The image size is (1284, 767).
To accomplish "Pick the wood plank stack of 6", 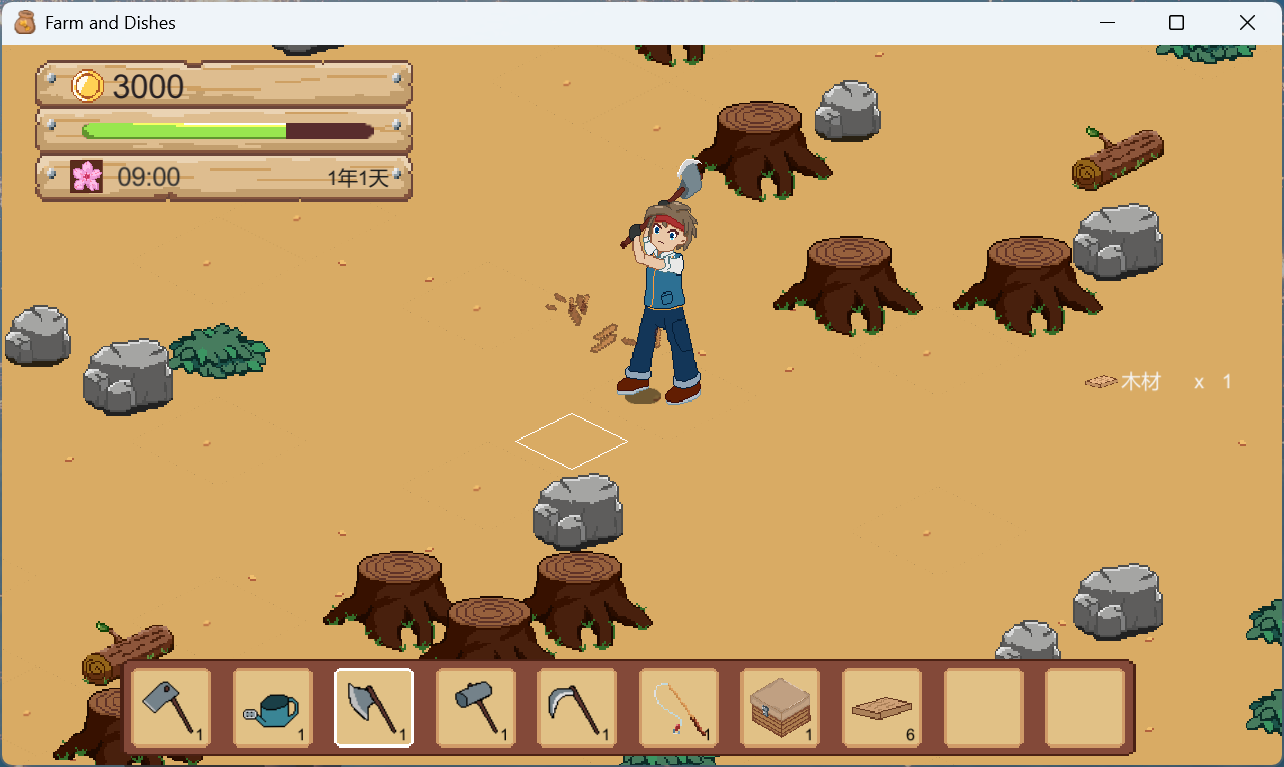I will click(x=882, y=708).
